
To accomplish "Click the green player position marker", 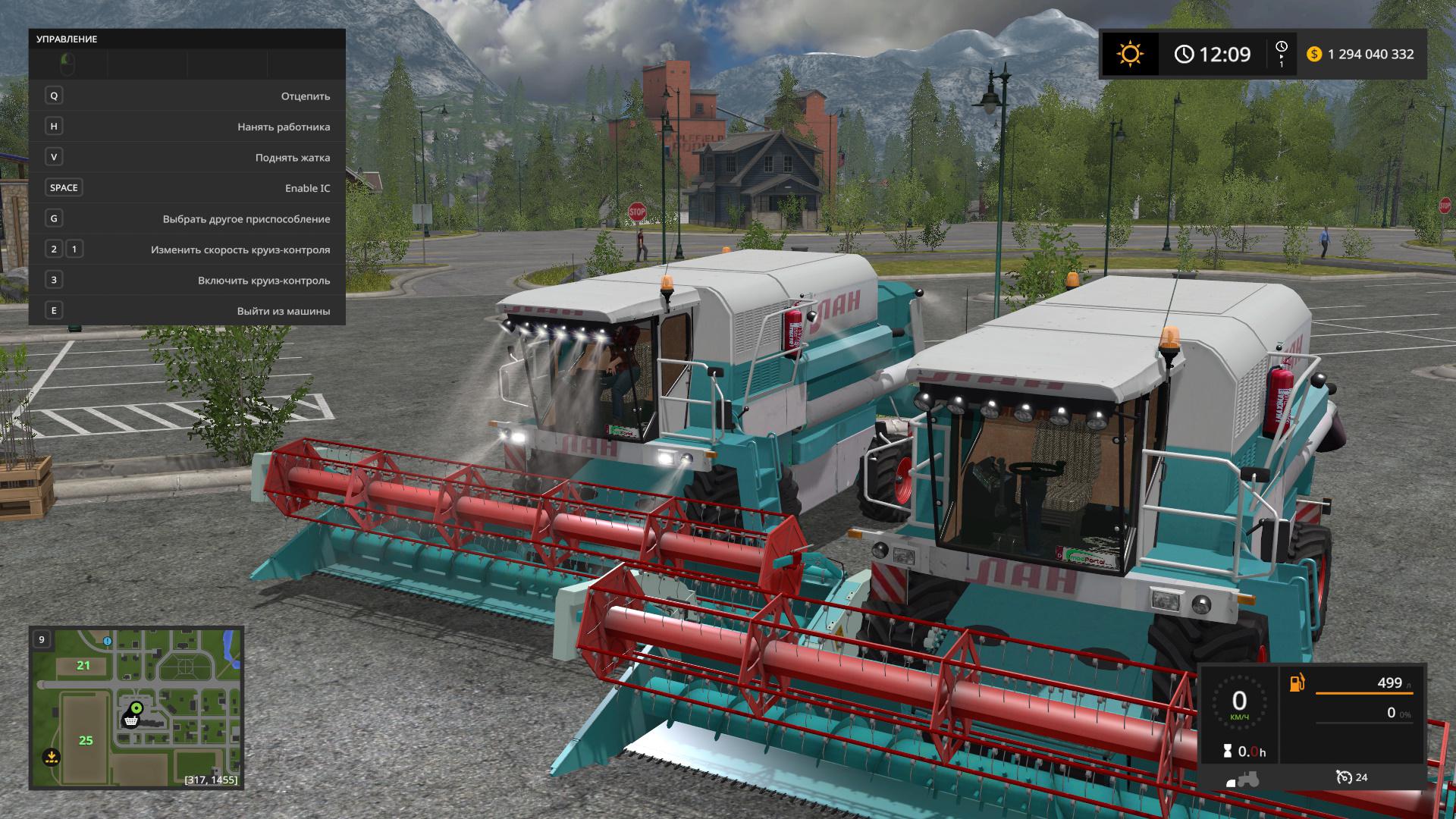I will point(136,708).
